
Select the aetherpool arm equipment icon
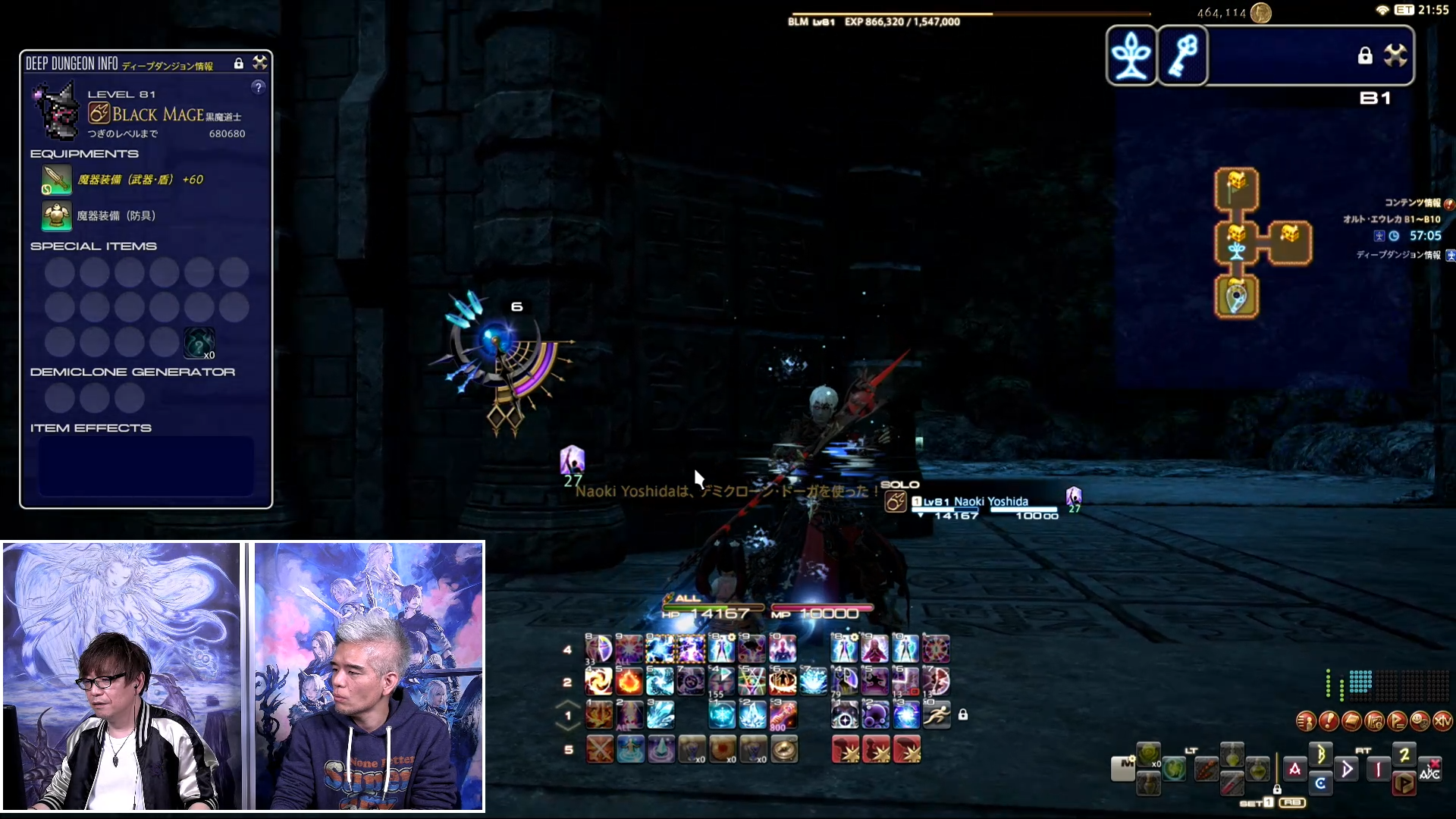[x=57, y=180]
